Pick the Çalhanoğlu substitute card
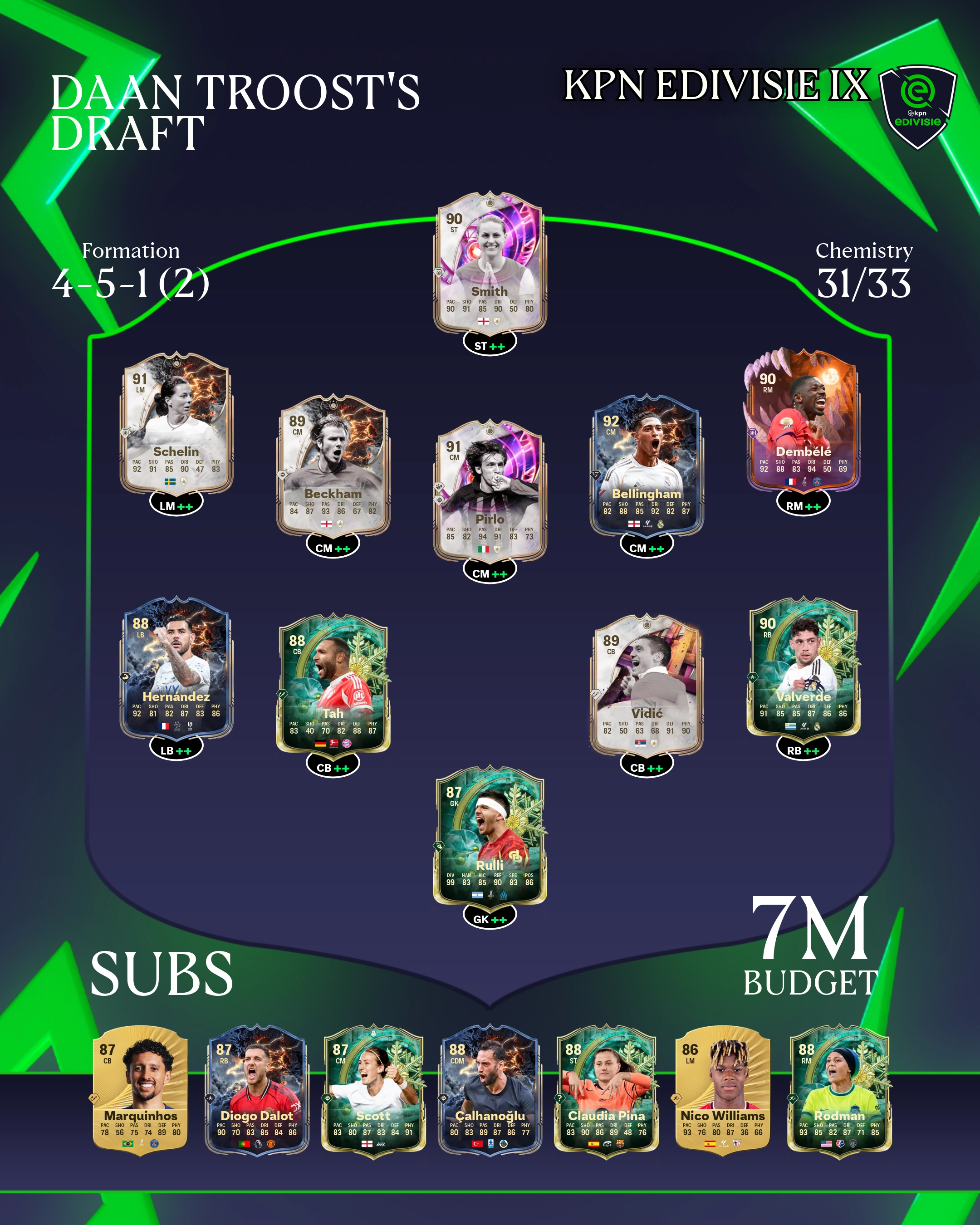The width and height of the screenshot is (980, 1225). click(x=490, y=1091)
